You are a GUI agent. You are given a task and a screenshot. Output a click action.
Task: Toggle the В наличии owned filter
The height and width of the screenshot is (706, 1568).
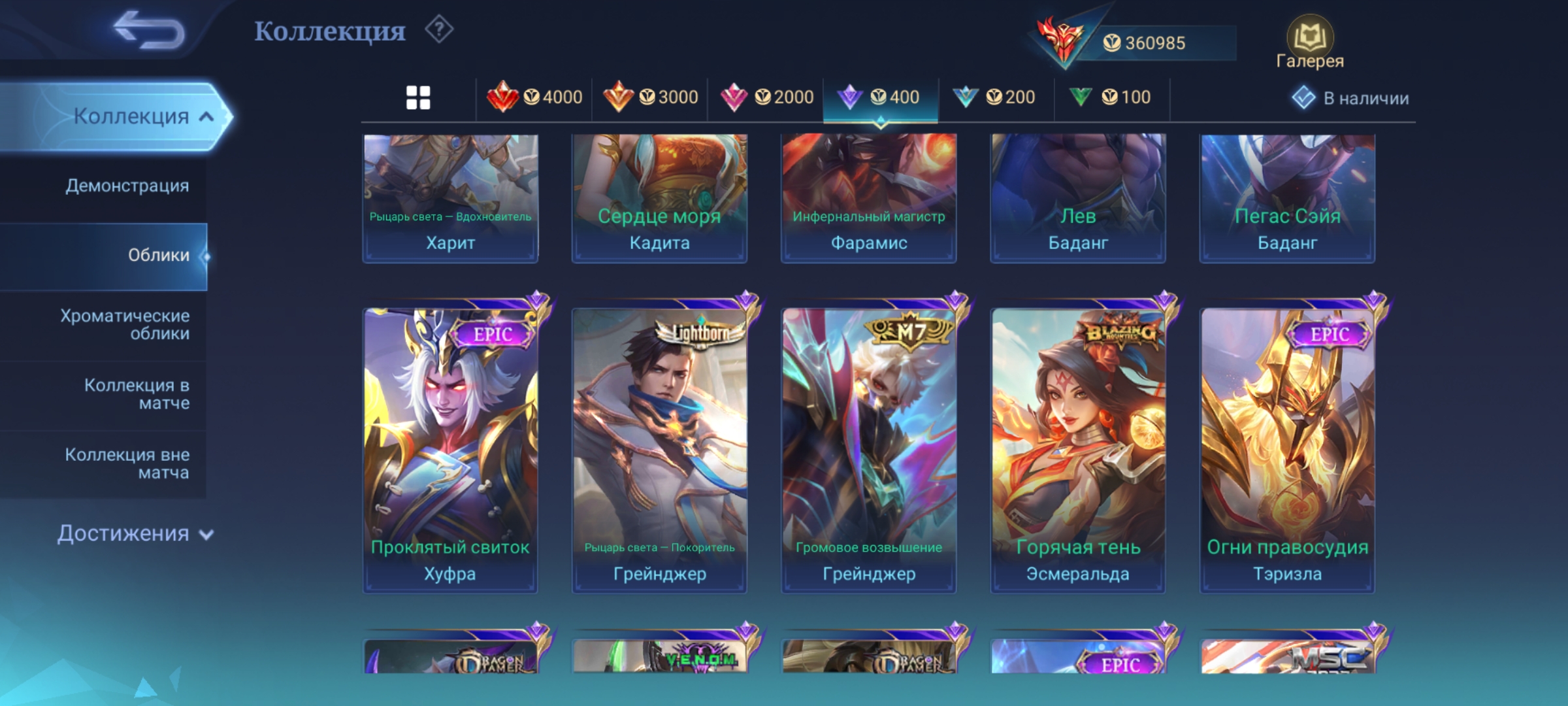pyautogui.click(x=1351, y=98)
